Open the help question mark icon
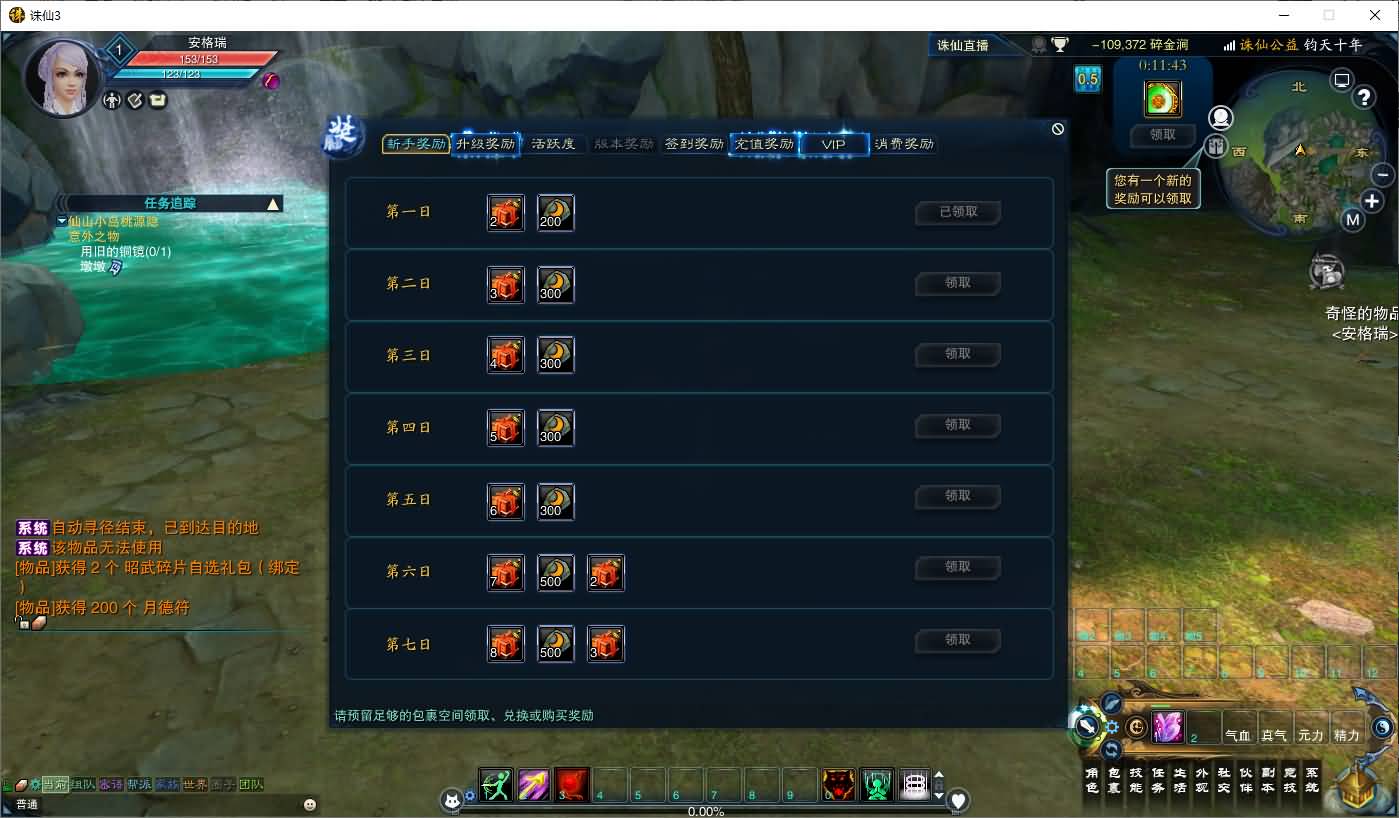 tap(1364, 97)
